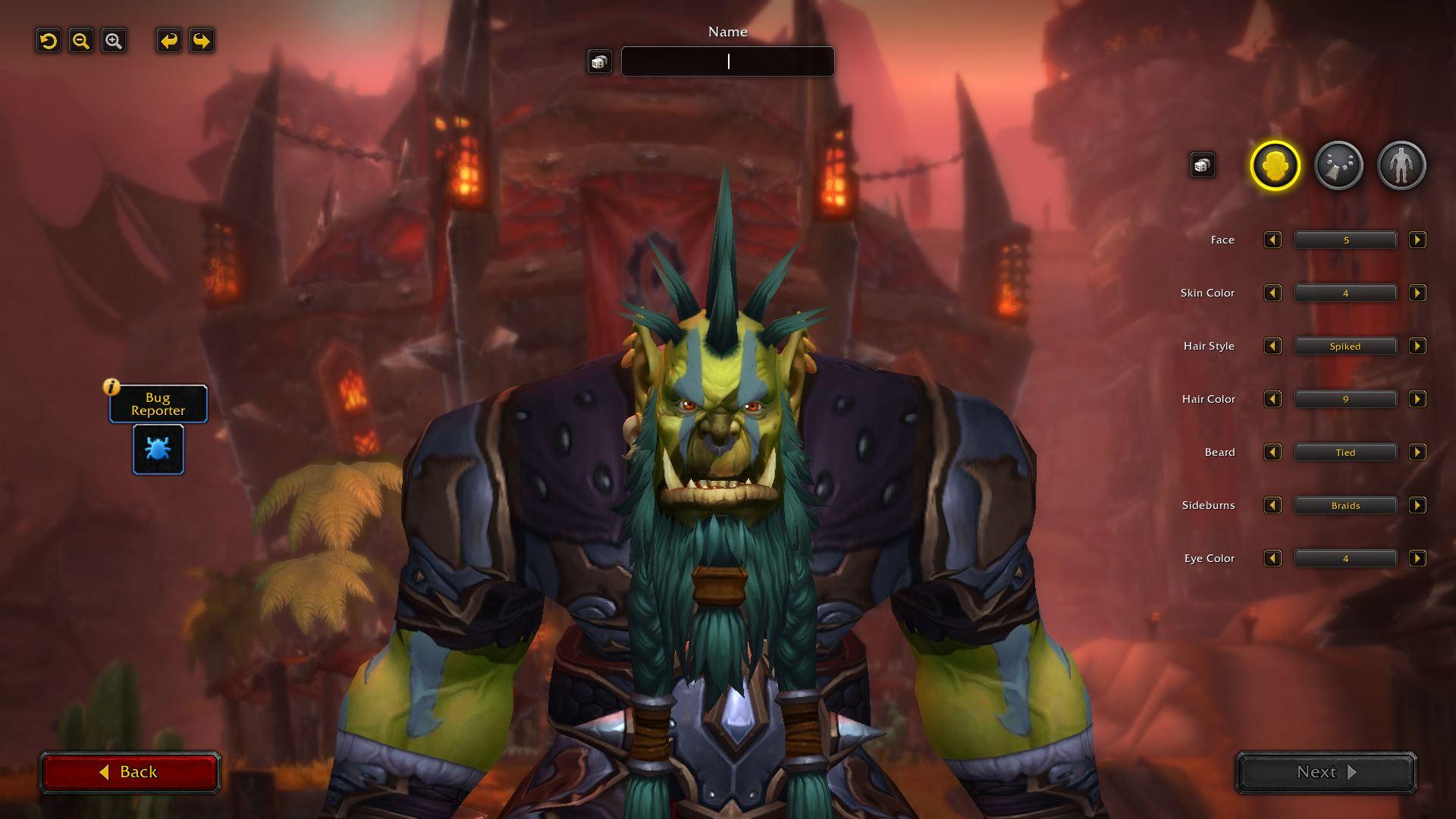Open the Hair Color value dropdown
Viewport: 1456px width, 819px height.
pyautogui.click(x=1345, y=400)
